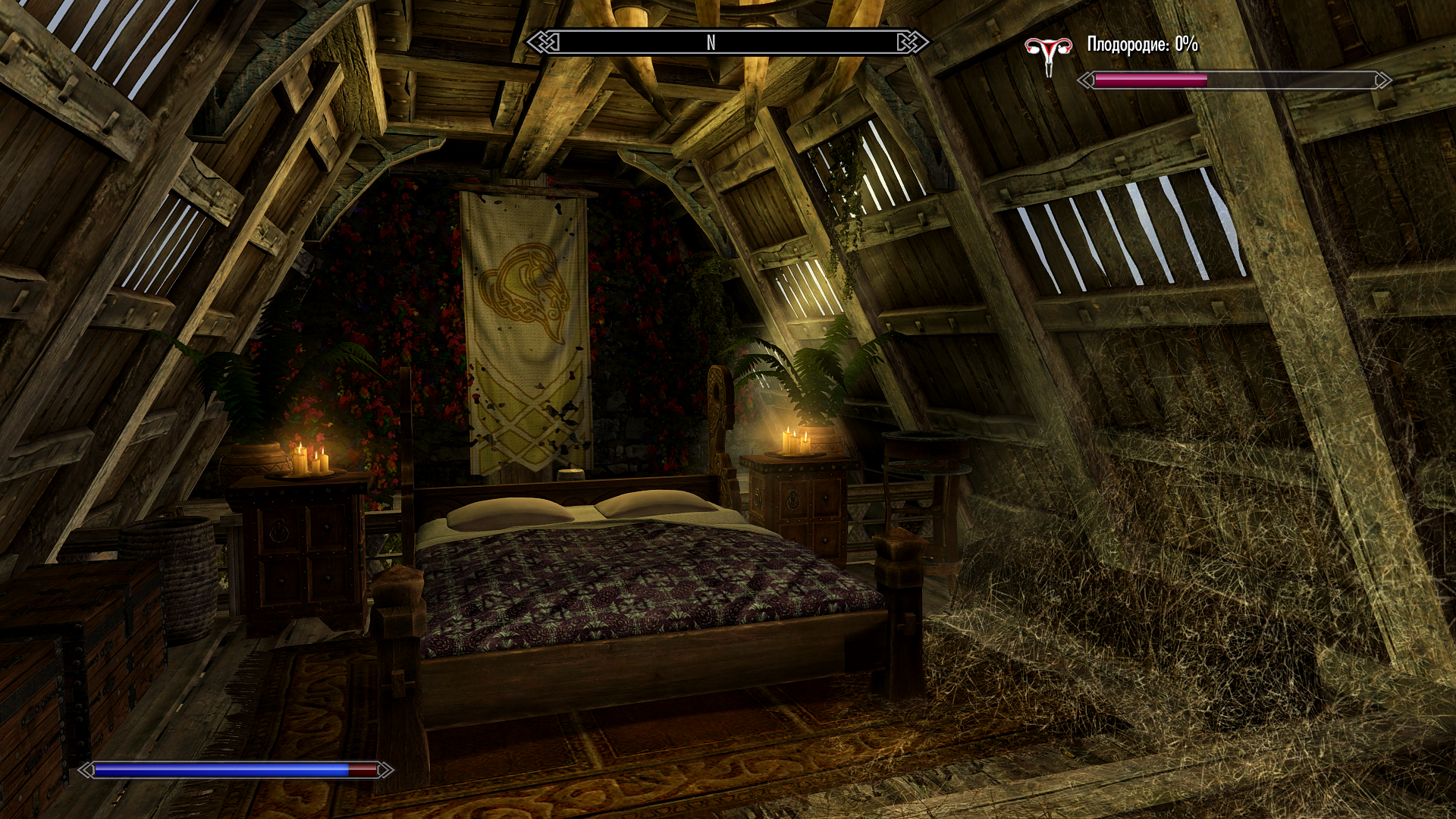Click the fertility status uterus icon
1456x819 pixels.
tap(1048, 53)
